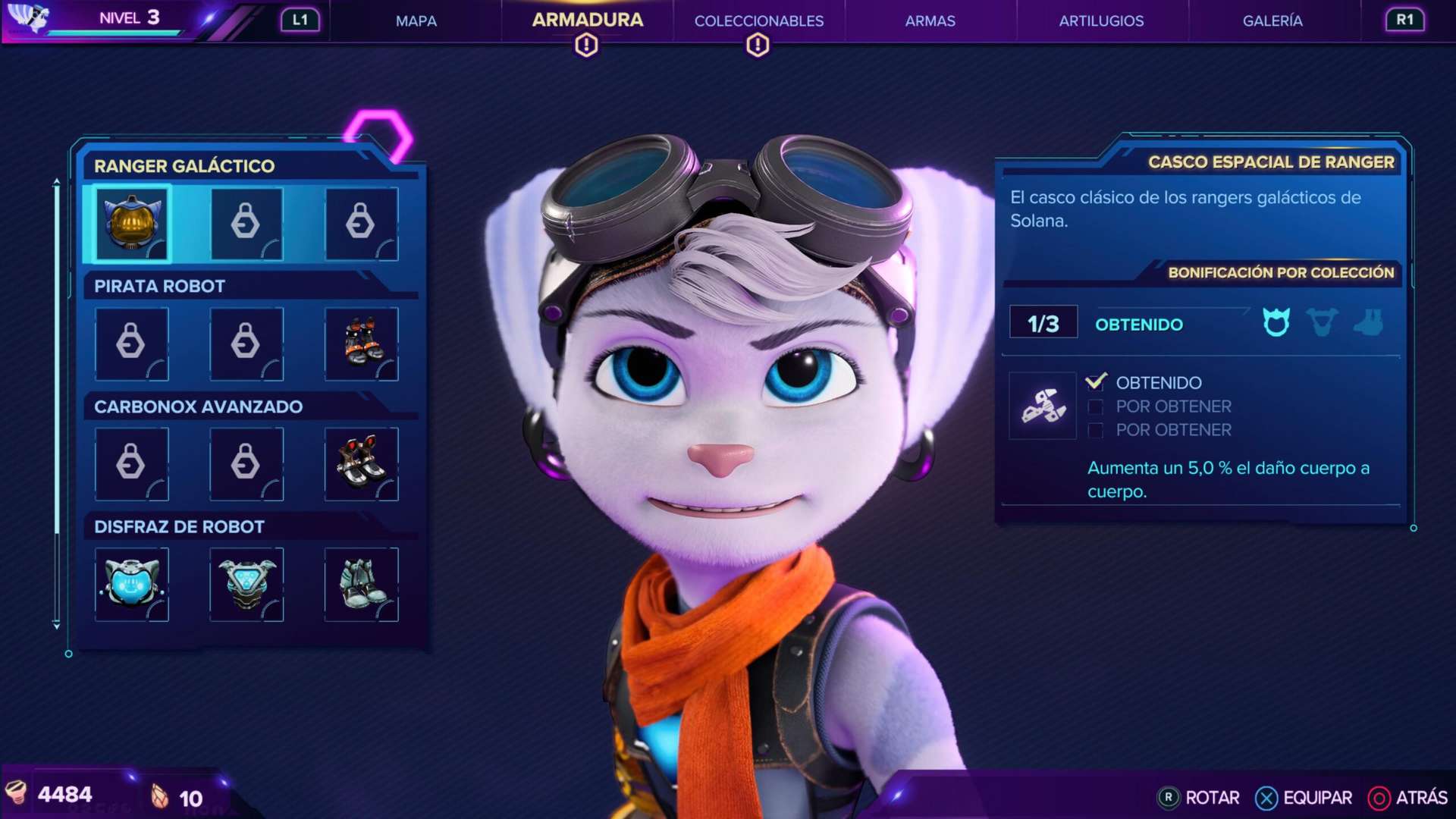The height and width of the screenshot is (819, 1456).
Task: Show the Galería tab
Action: pyautogui.click(x=1272, y=21)
